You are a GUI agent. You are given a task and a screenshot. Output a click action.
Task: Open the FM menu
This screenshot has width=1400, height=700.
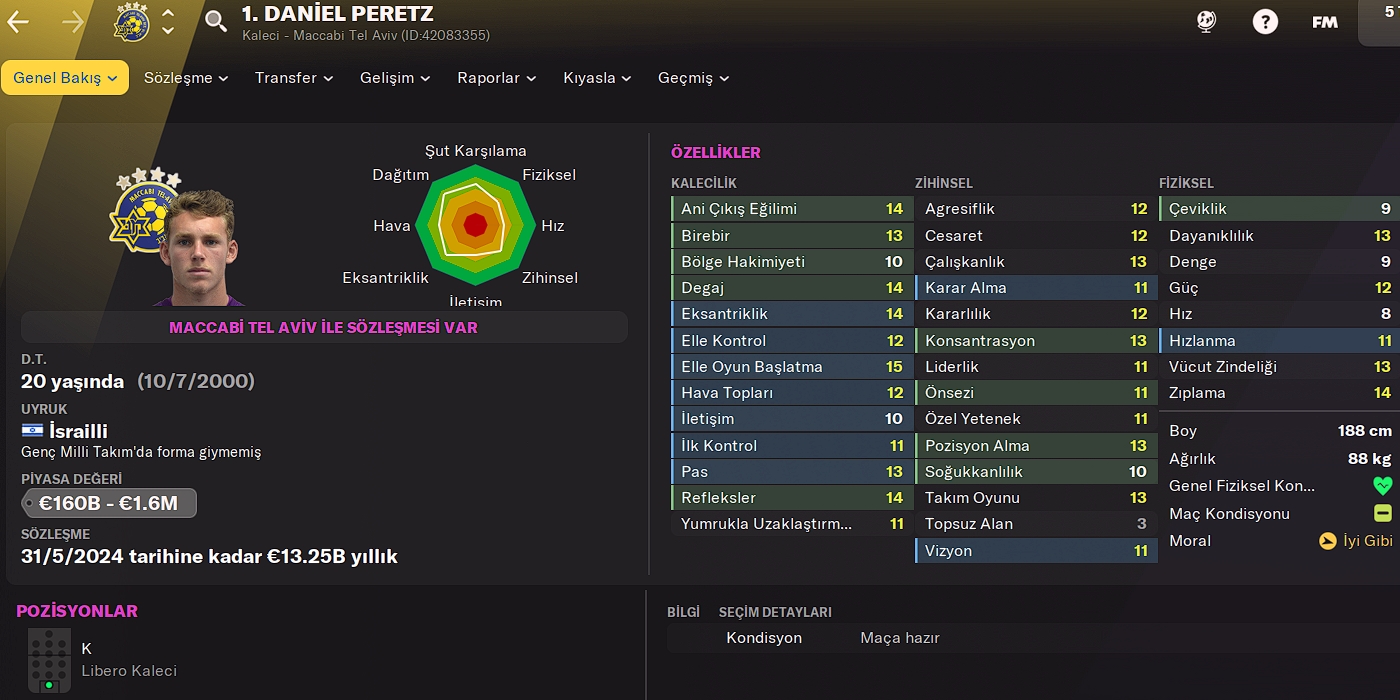coord(1325,22)
